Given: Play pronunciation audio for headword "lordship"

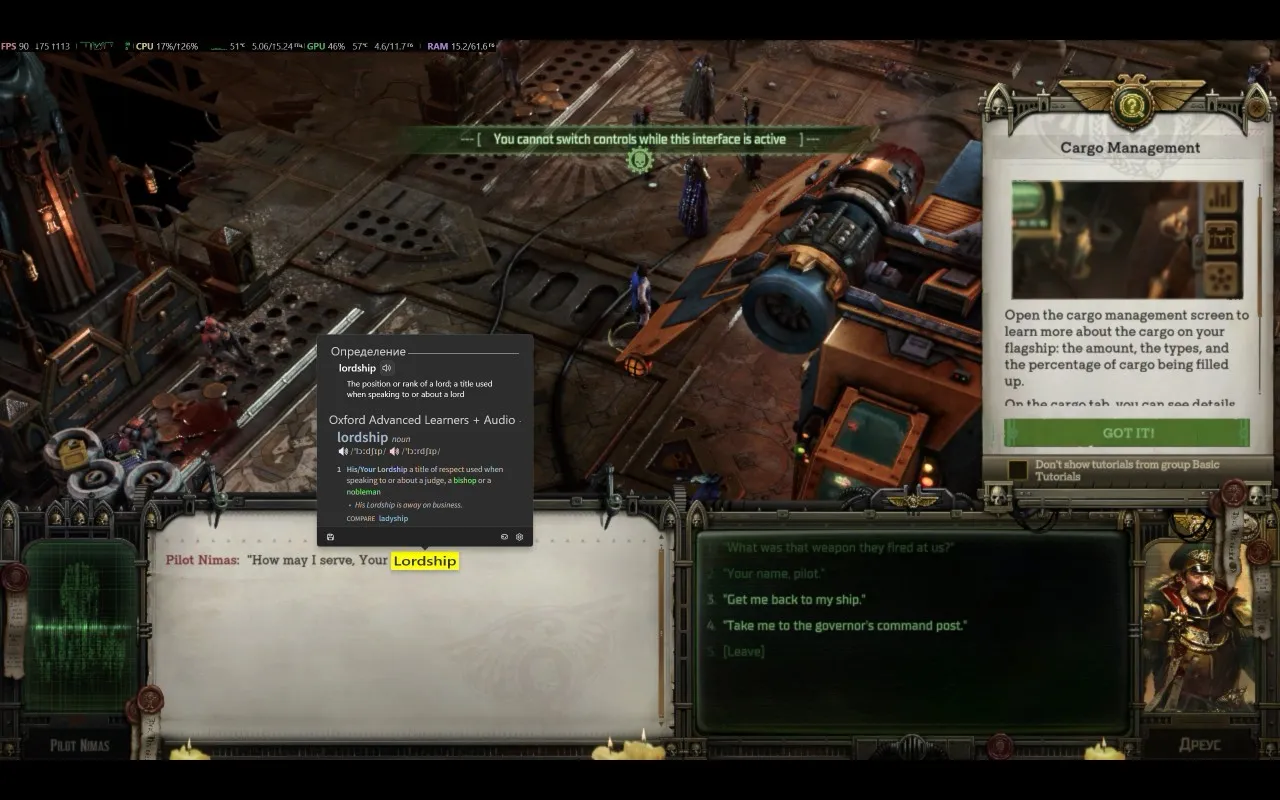Looking at the screenshot, I should tap(388, 368).
